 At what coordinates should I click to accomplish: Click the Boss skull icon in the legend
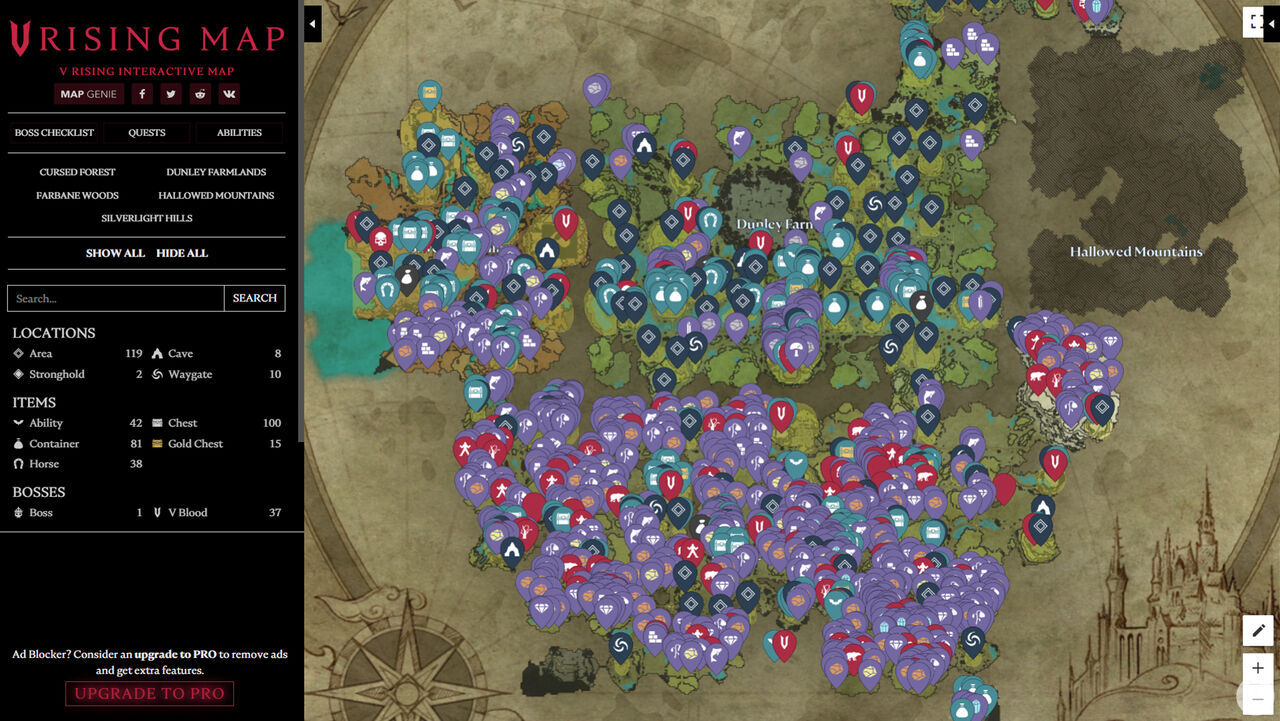[x=20, y=512]
